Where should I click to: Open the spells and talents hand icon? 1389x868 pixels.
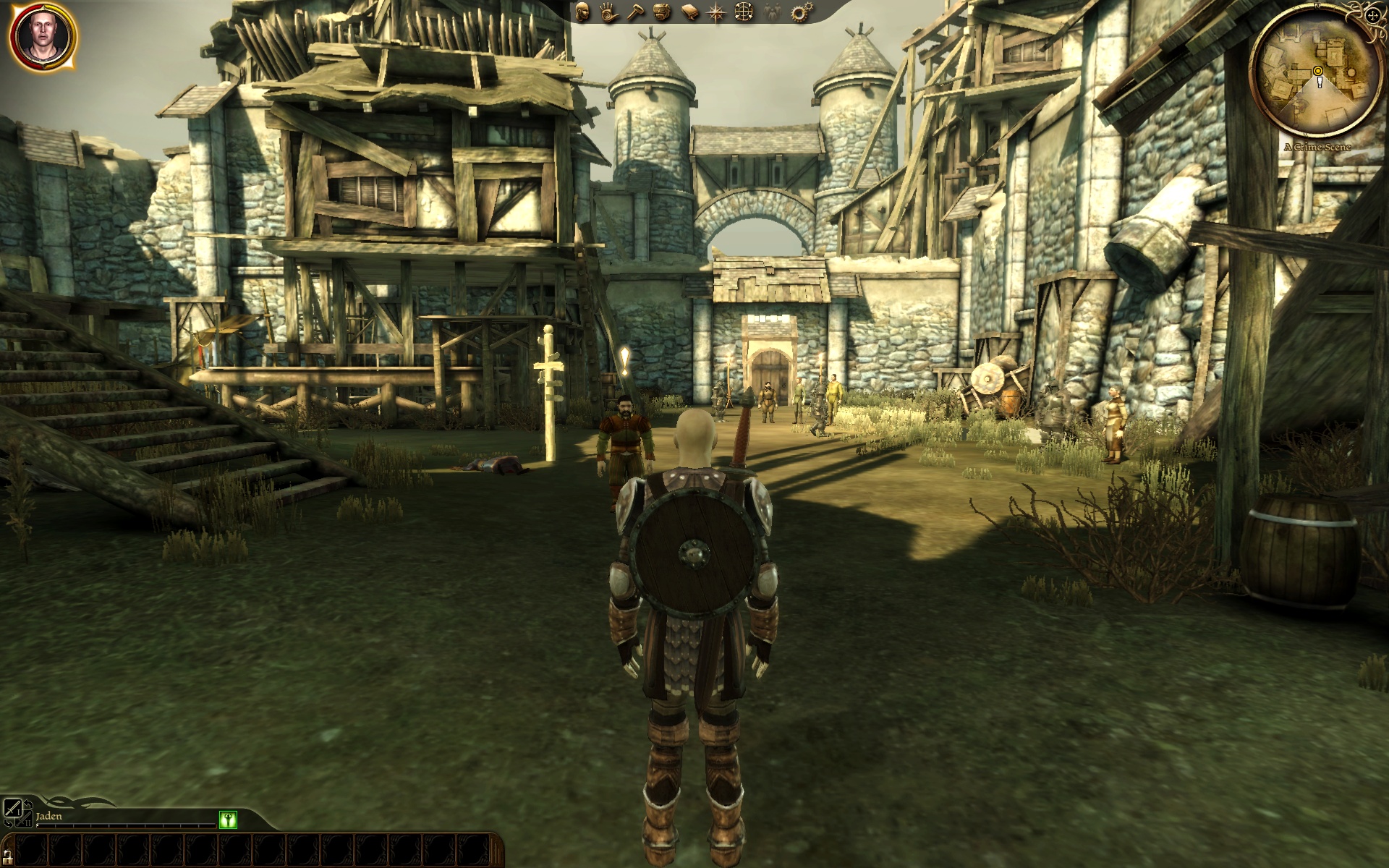607,12
